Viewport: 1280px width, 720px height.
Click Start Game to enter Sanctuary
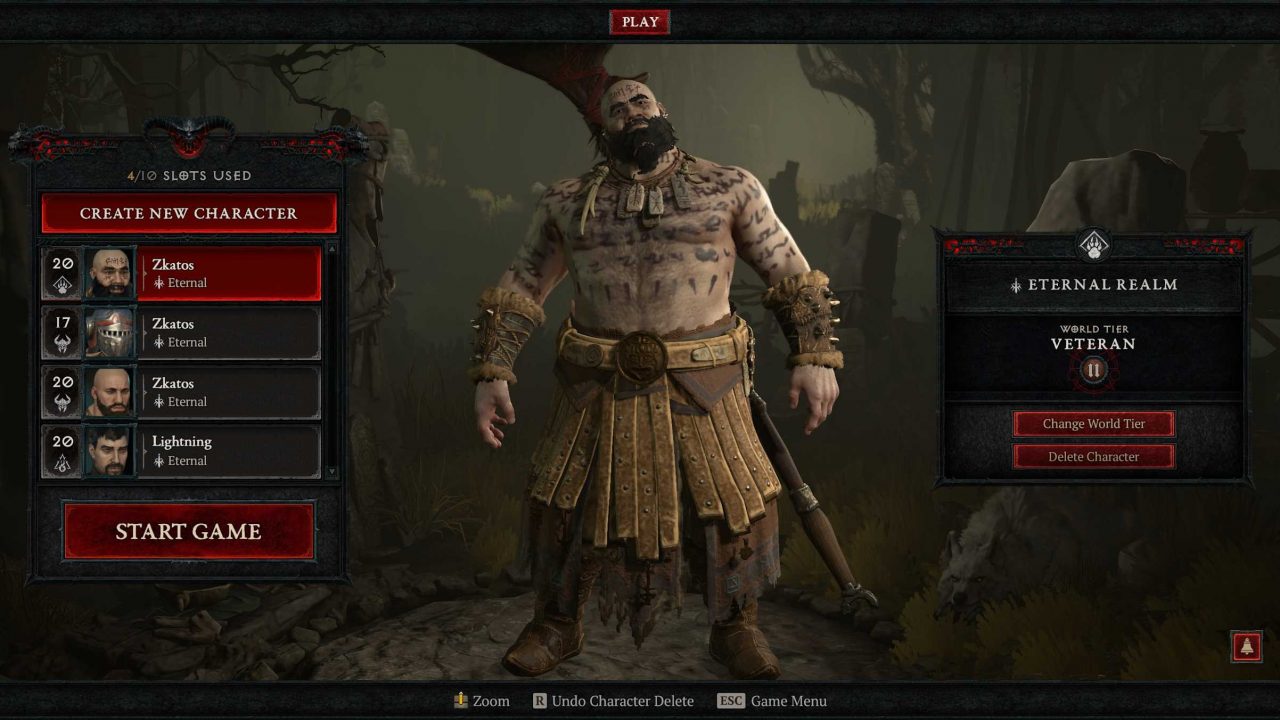(x=188, y=531)
